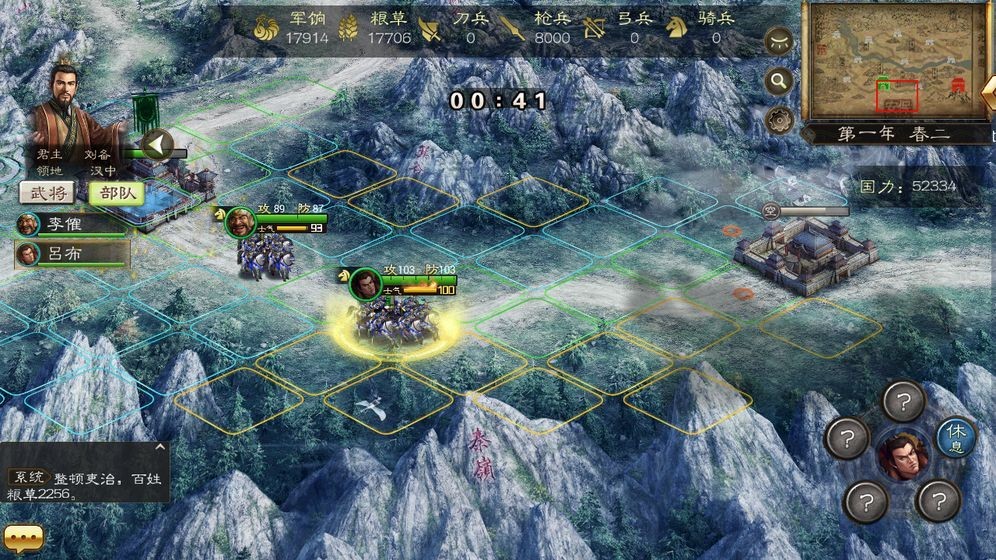Select 李傕 in the unit list

point(72,224)
